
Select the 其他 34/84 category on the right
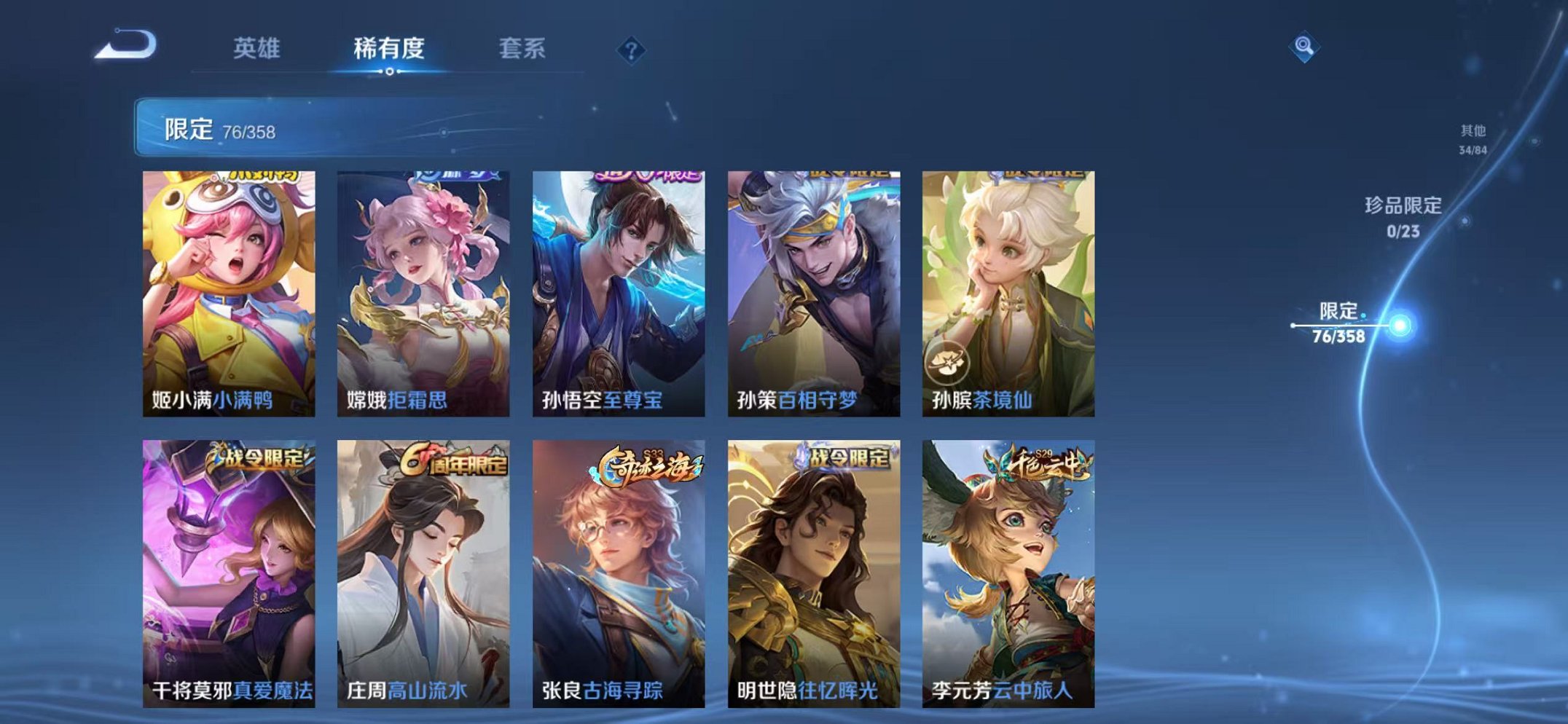coord(1474,137)
